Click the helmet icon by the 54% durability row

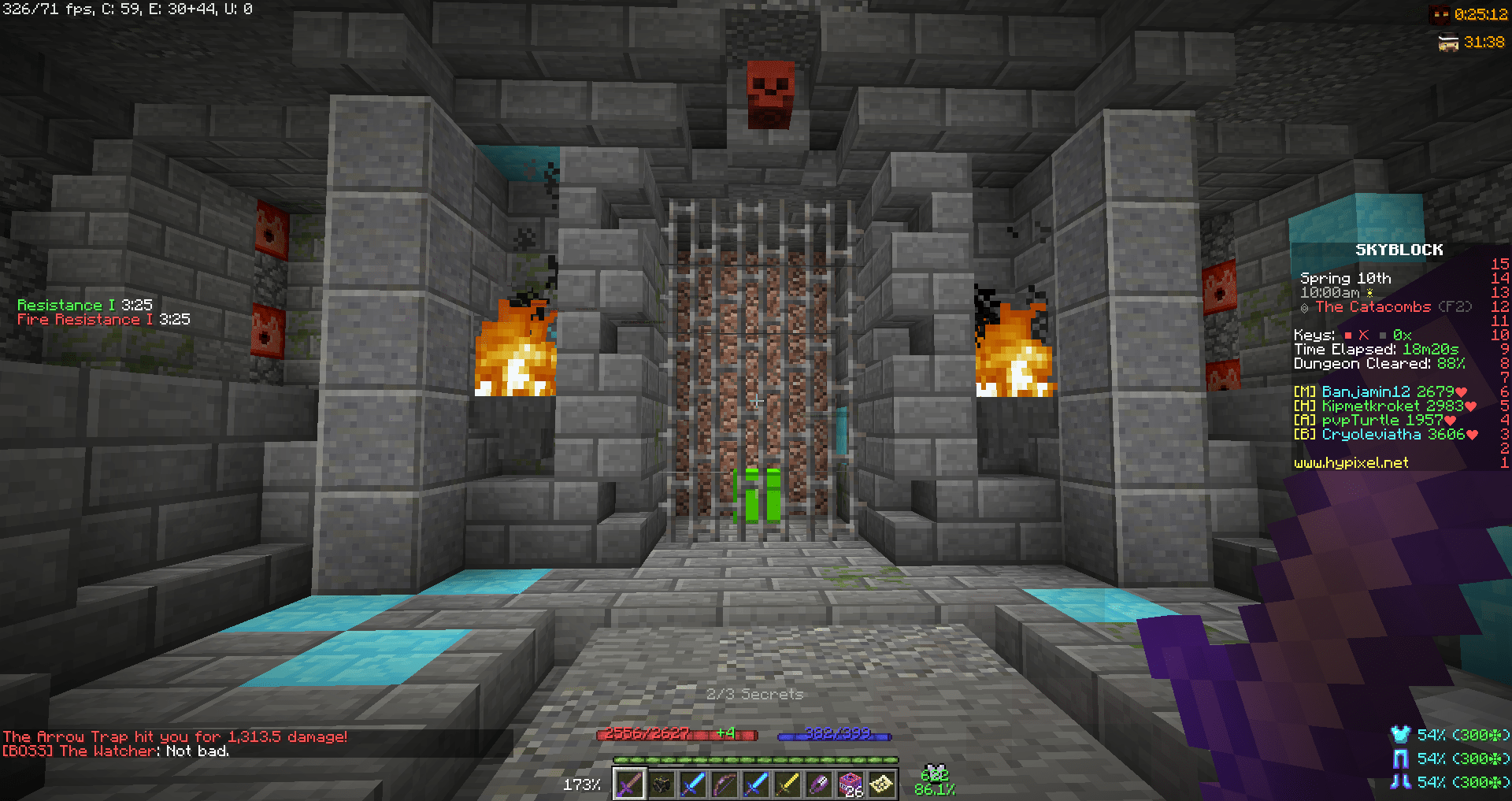pyautogui.click(x=1401, y=736)
